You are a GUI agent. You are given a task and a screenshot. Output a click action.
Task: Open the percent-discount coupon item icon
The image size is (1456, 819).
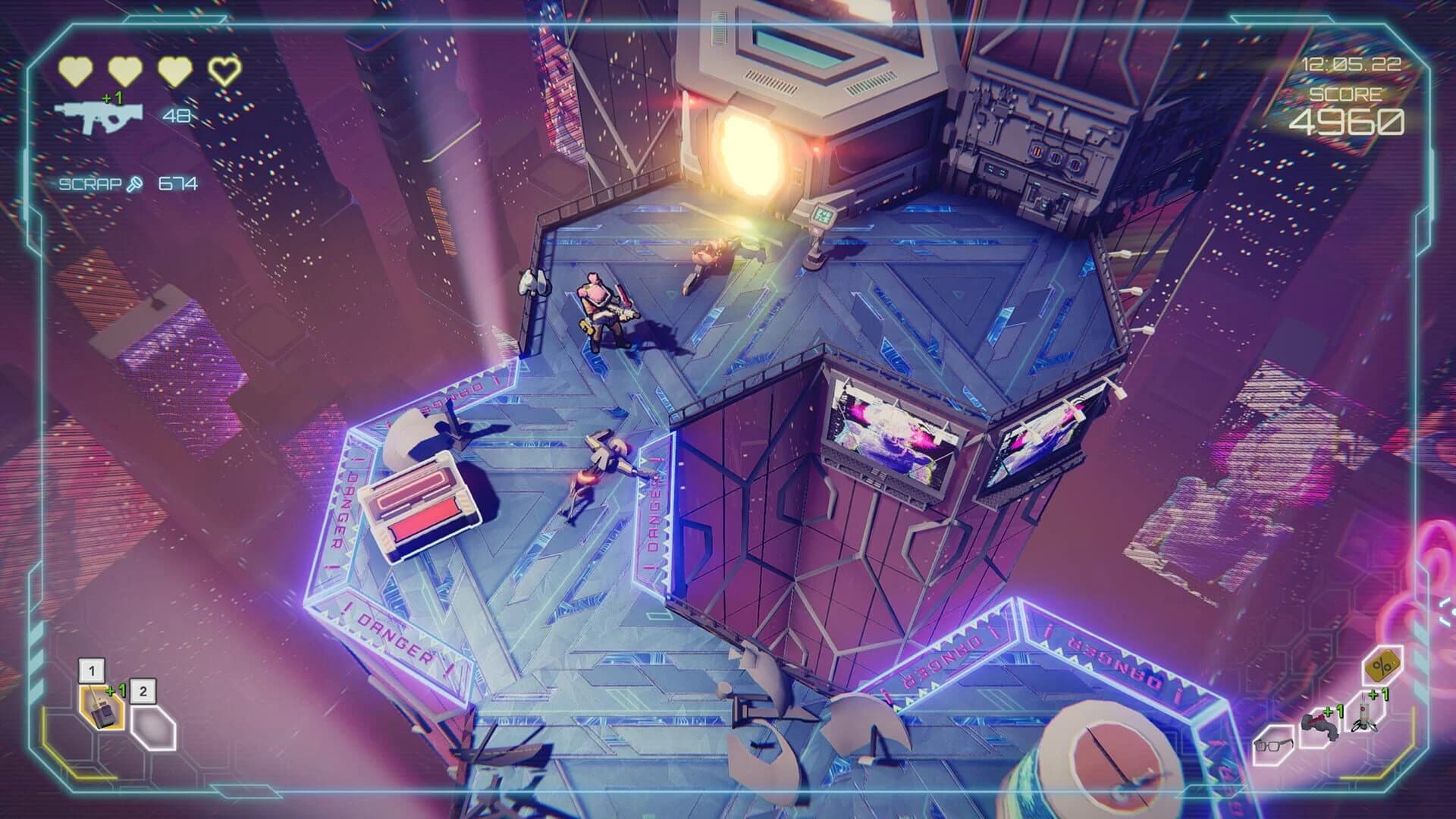coord(1382,665)
